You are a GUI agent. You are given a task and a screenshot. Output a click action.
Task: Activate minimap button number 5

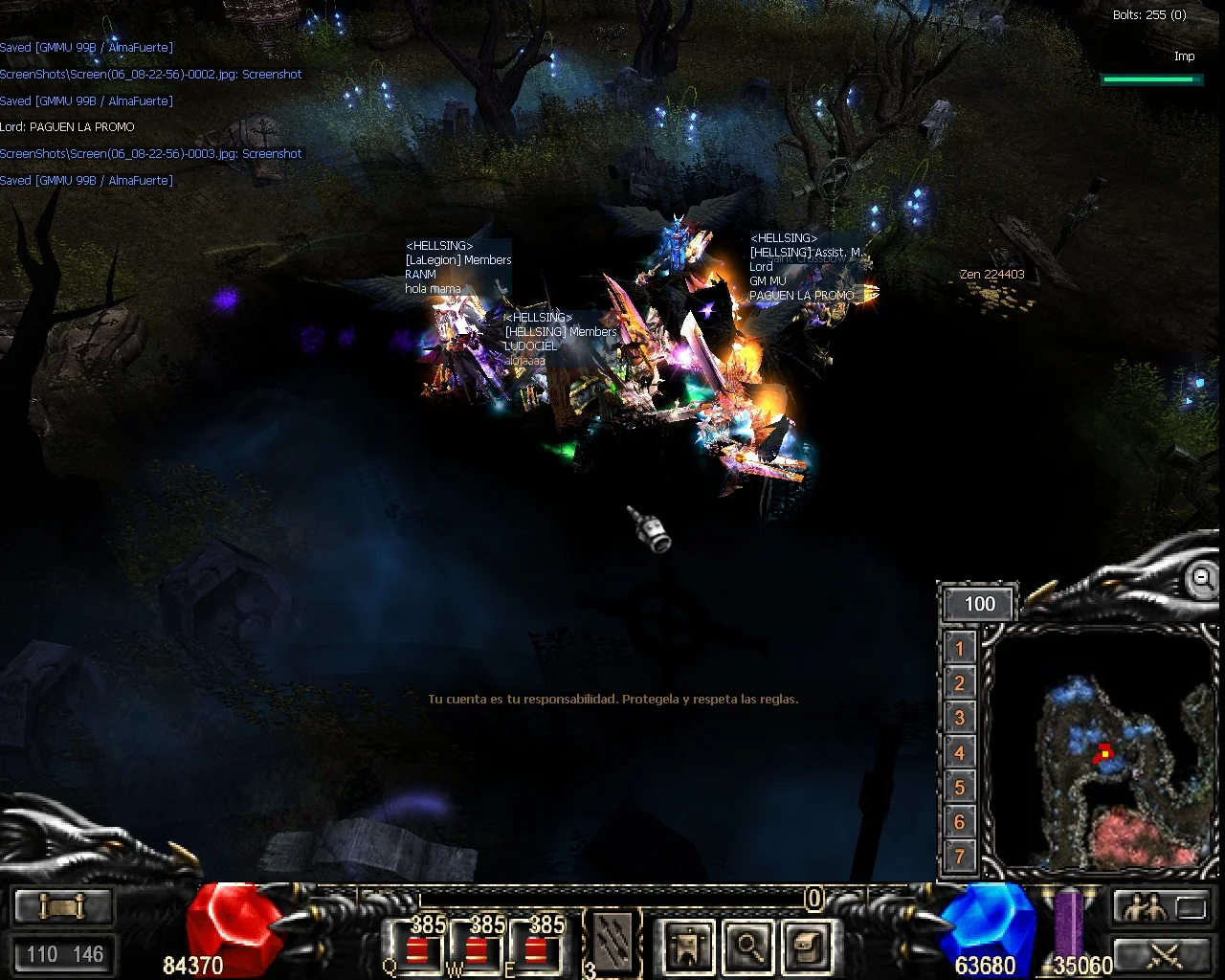(960, 788)
